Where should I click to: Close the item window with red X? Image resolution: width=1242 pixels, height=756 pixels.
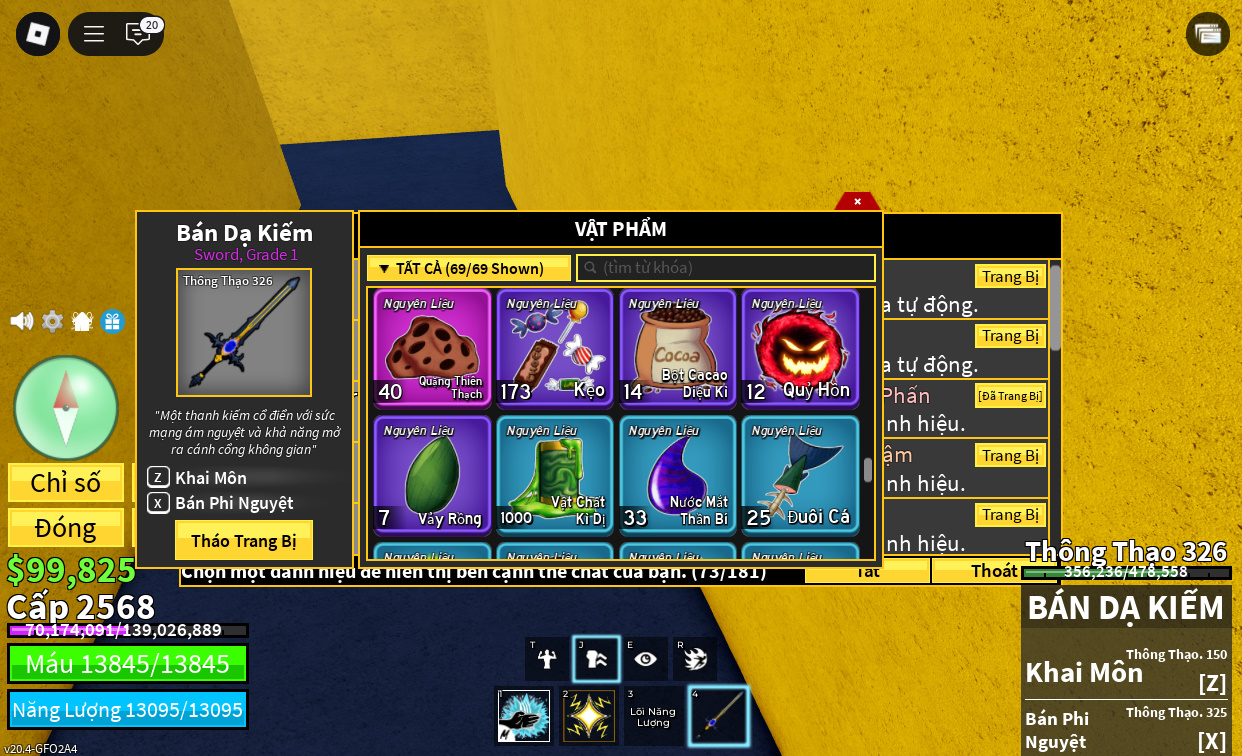(857, 201)
